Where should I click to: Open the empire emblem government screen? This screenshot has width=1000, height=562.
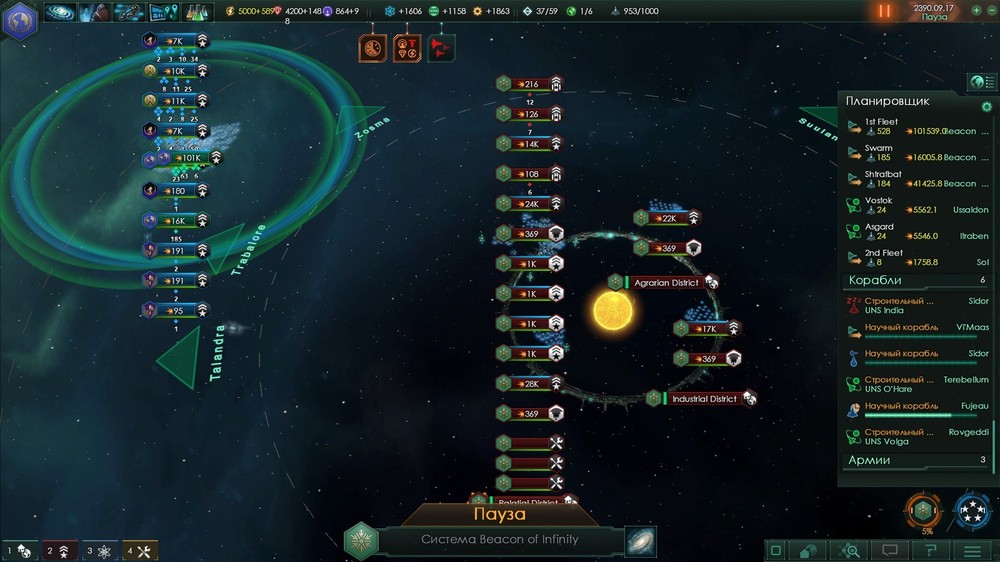19,22
